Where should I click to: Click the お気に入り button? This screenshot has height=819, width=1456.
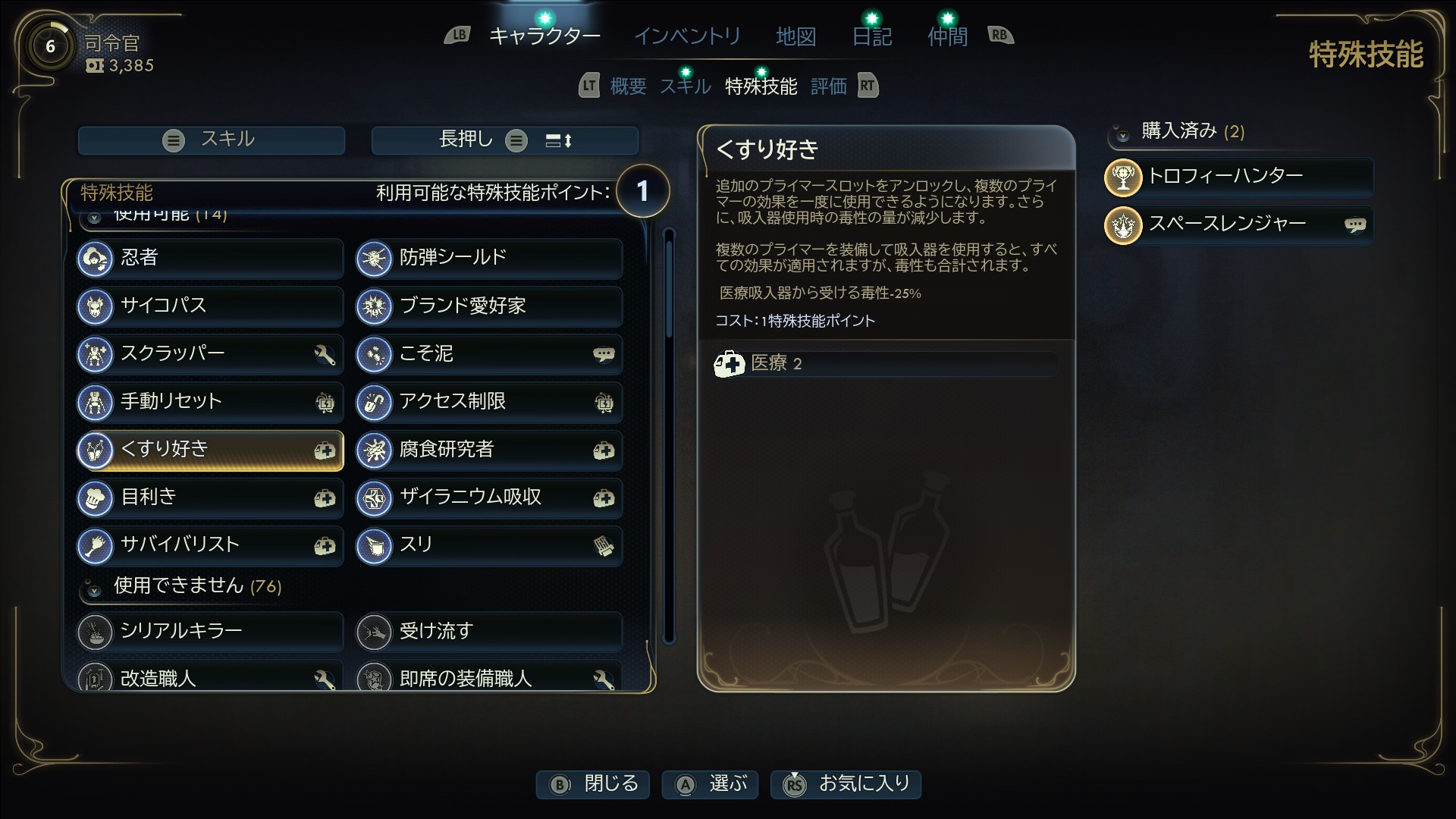[845, 785]
